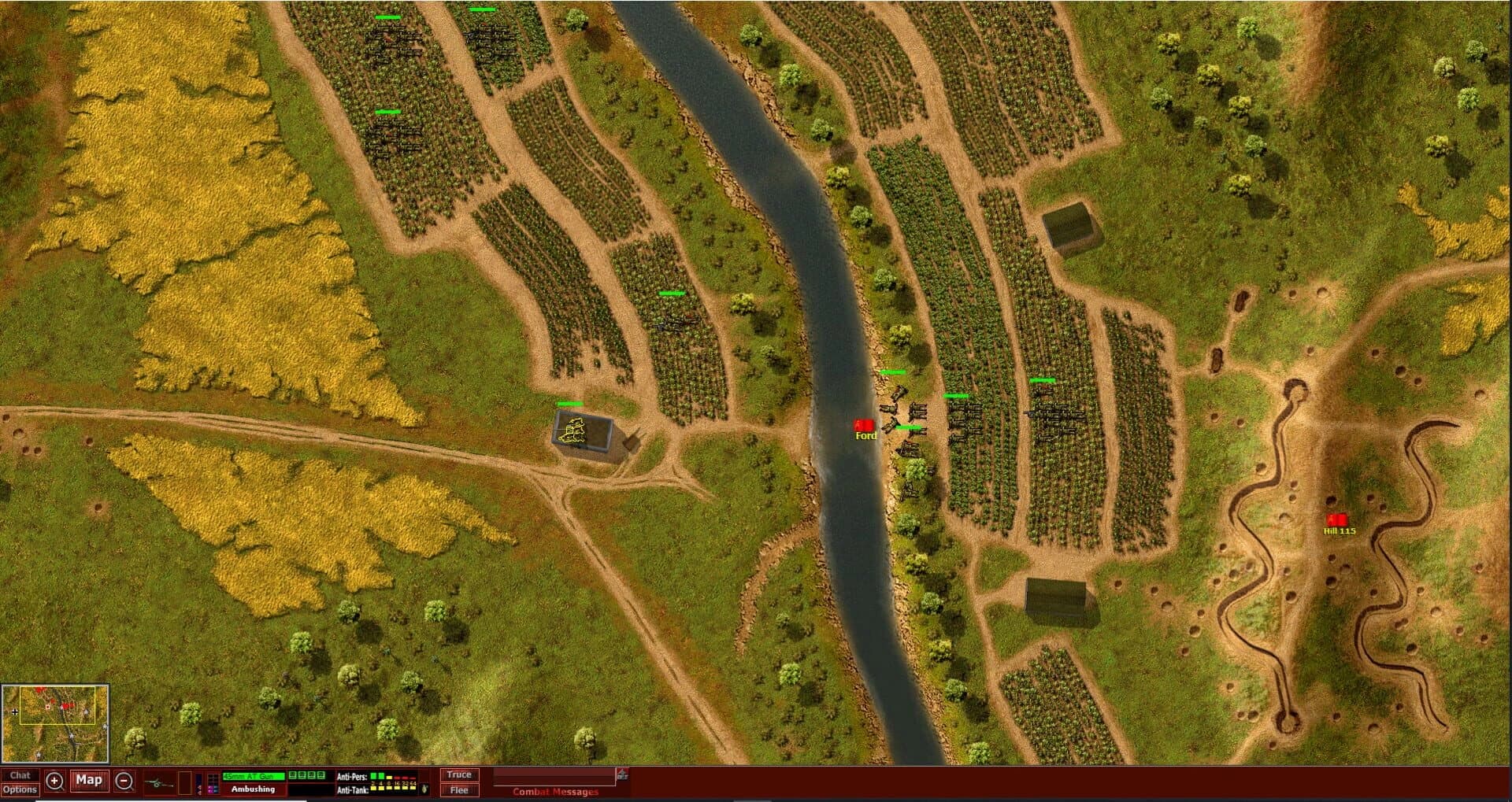Open the Chat panel

(x=21, y=774)
